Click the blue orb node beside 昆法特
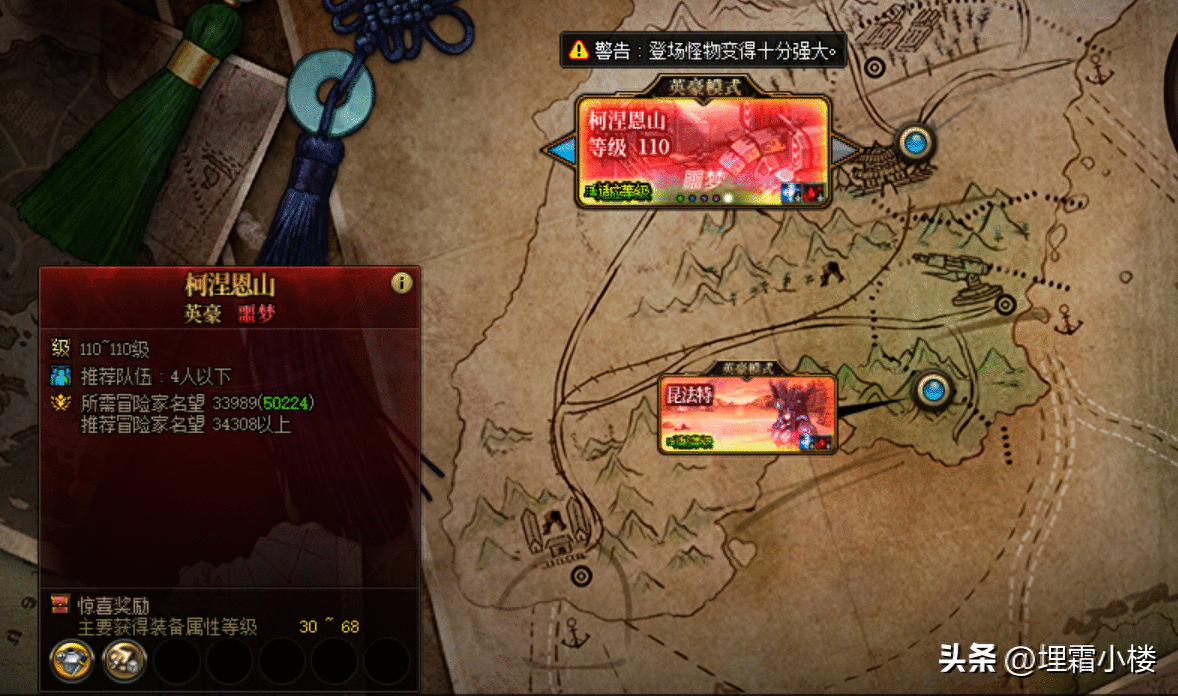The width and height of the screenshot is (1178, 696). pos(933,387)
